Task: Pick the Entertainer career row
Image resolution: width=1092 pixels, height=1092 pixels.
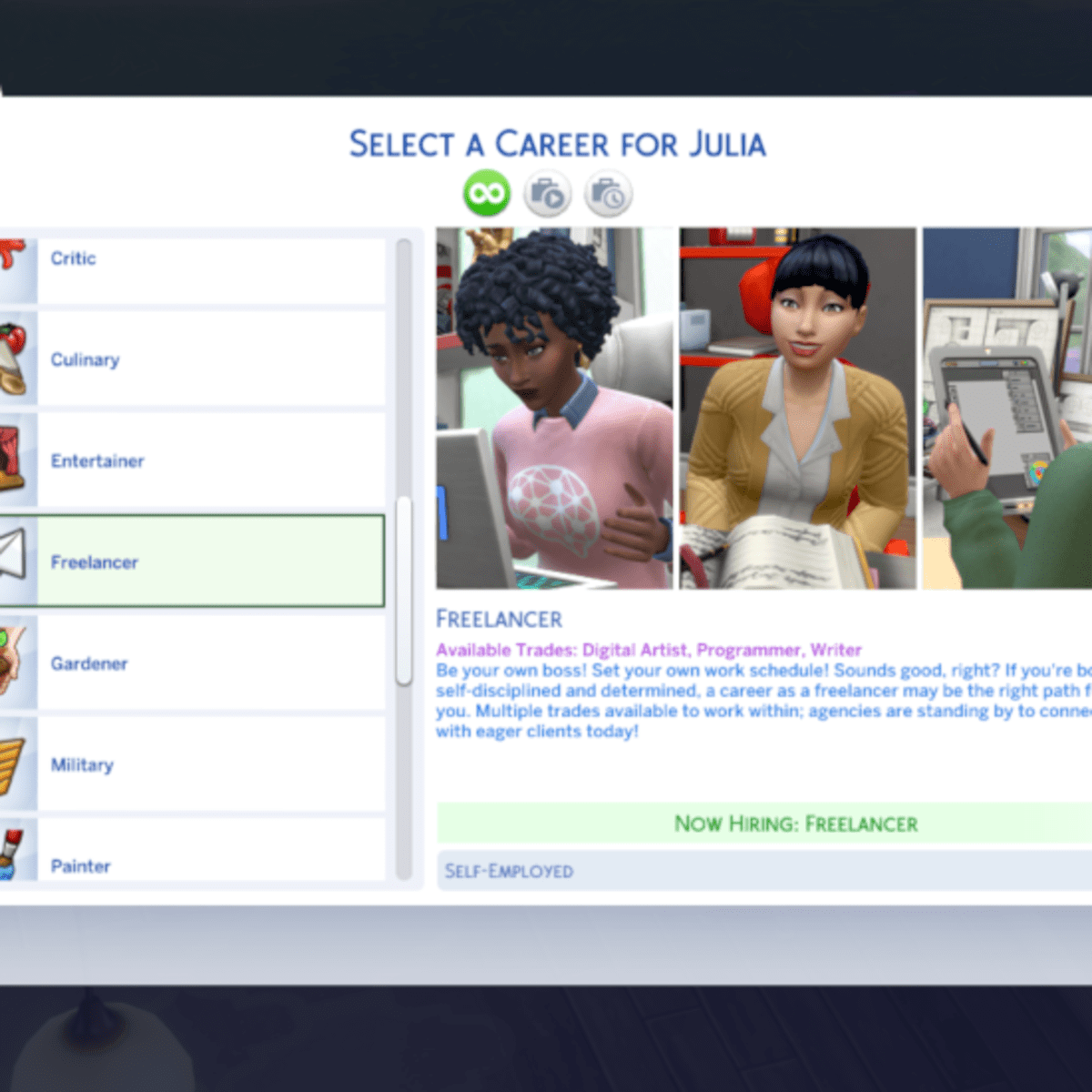Action: coord(209,460)
